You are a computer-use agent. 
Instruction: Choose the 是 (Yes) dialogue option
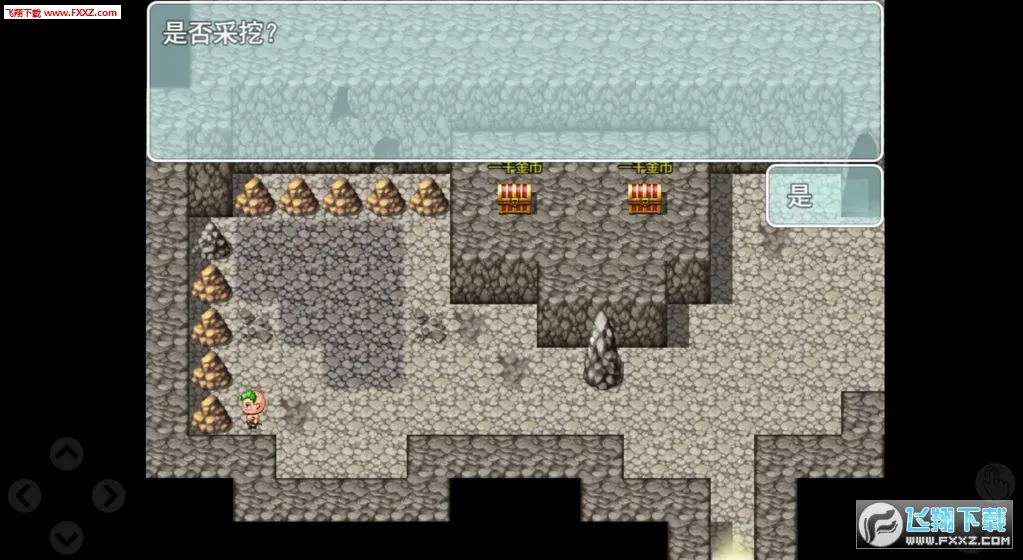(824, 196)
